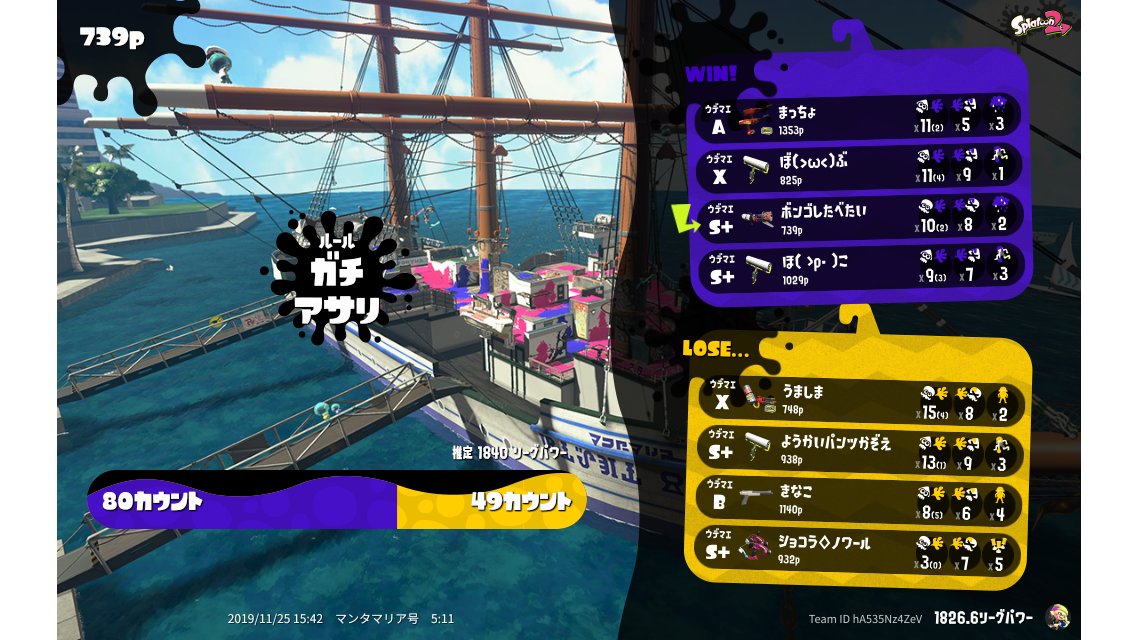Select losing player row きなこ
This screenshot has height=640, width=1138.
click(858, 499)
